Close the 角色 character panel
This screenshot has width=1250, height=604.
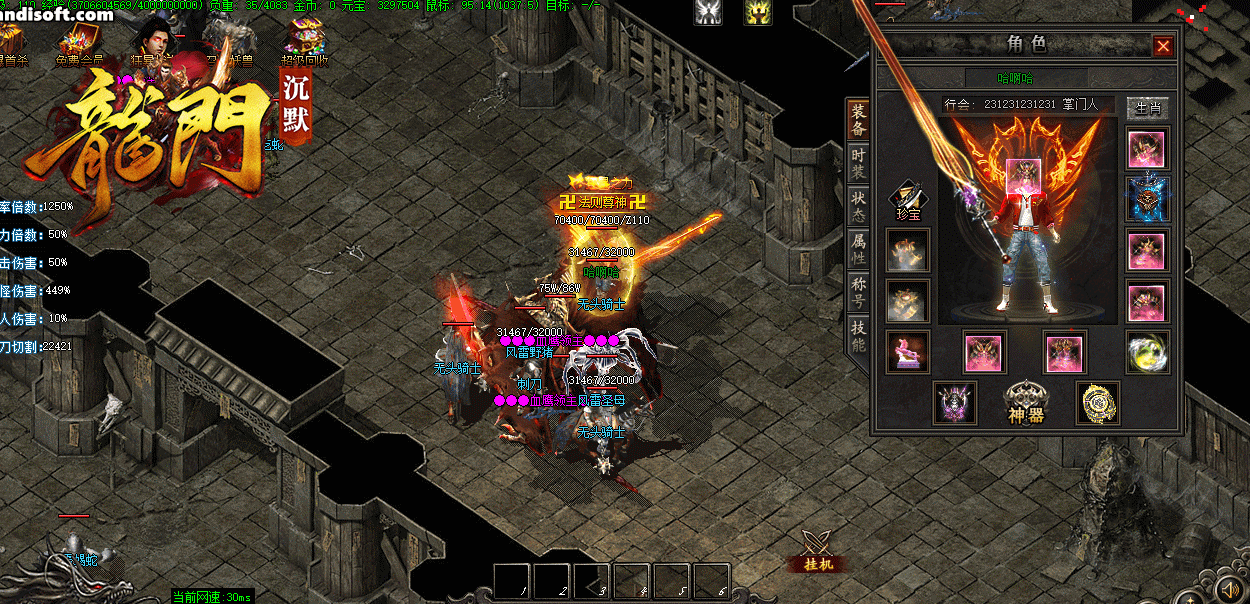1163,46
